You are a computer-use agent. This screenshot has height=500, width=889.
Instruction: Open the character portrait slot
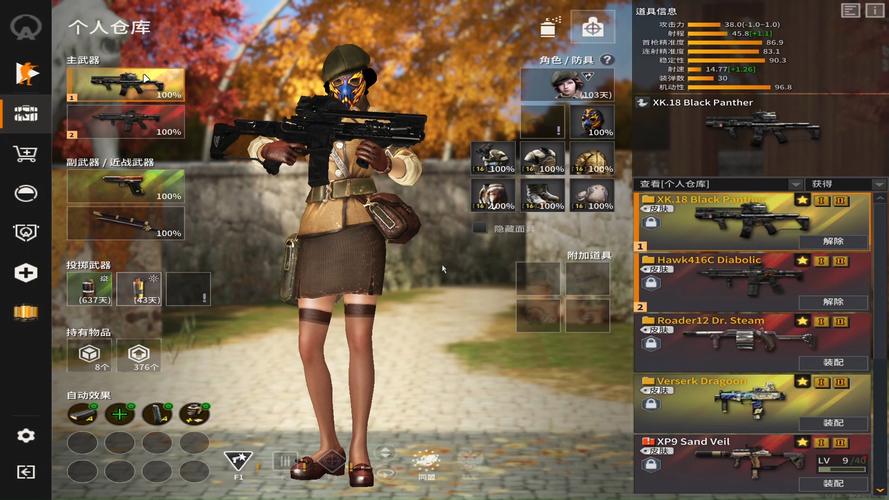point(567,85)
